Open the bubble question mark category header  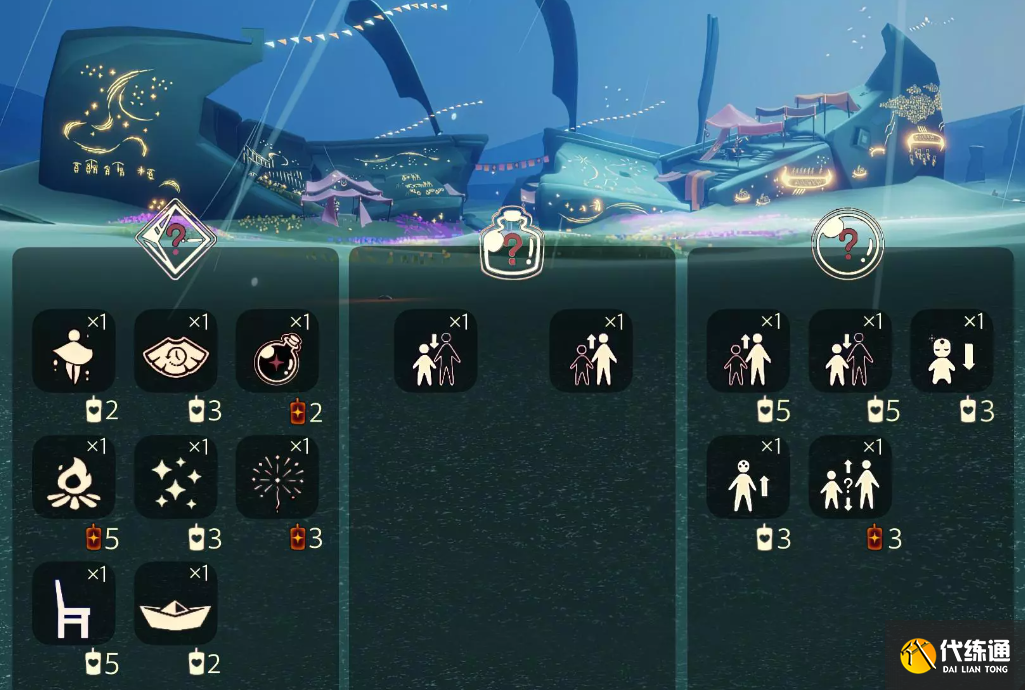pos(848,243)
